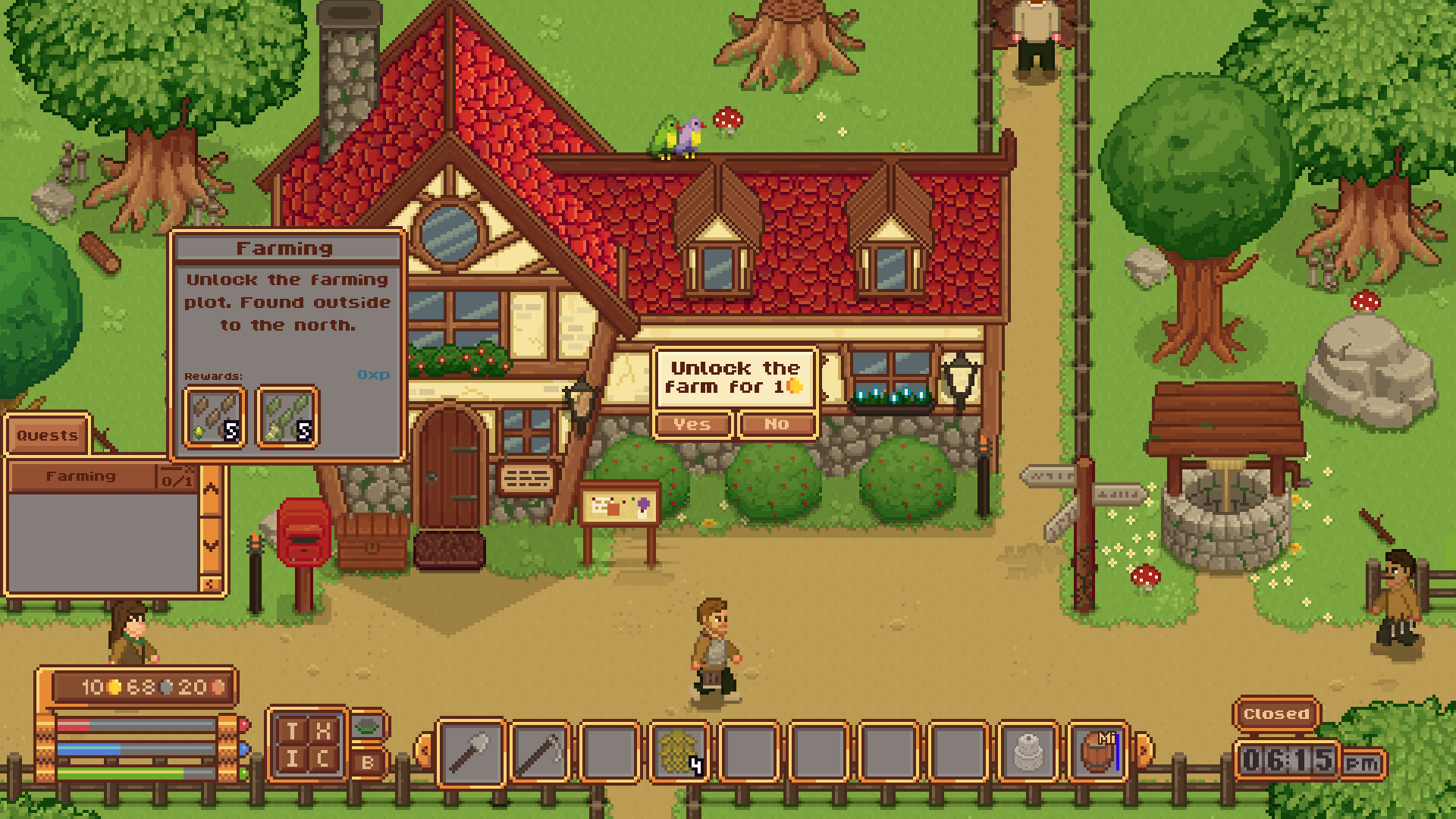This screenshot has width=1456, height=819.
Task: Page hotbar right with the arrow
Action: pos(1144,751)
